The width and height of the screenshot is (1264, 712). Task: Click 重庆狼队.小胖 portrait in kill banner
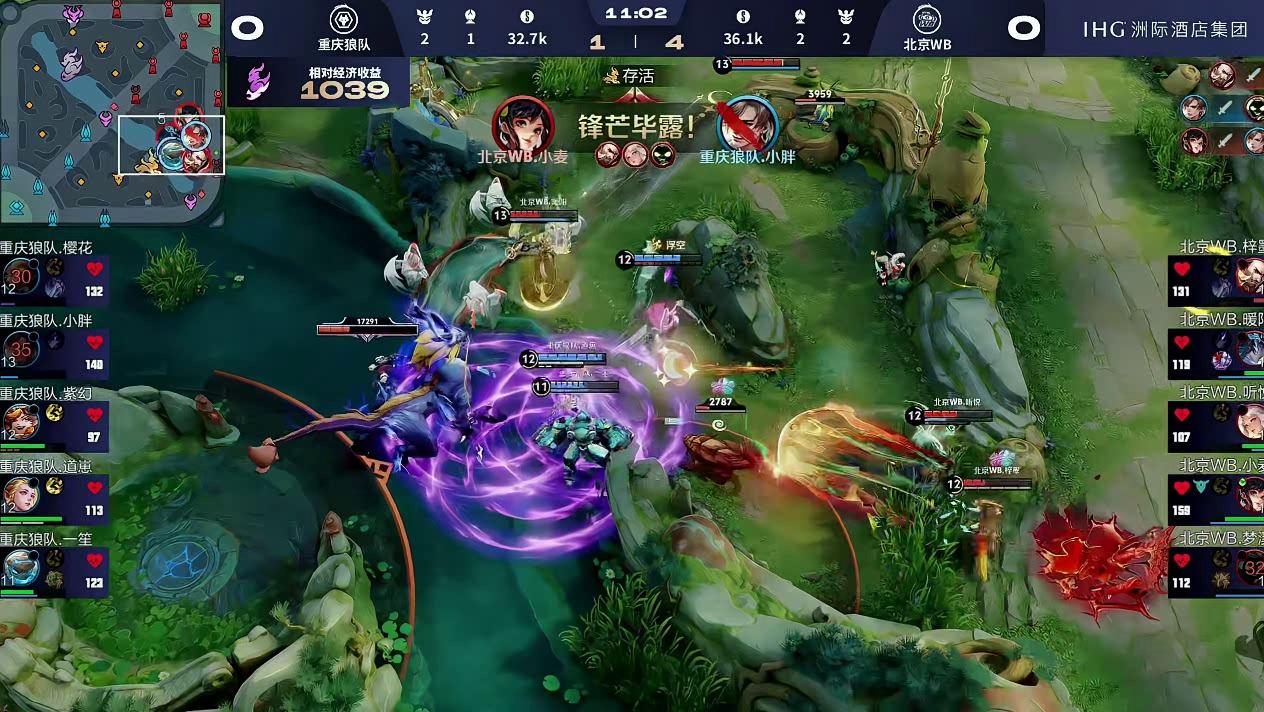pyautogui.click(x=747, y=123)
